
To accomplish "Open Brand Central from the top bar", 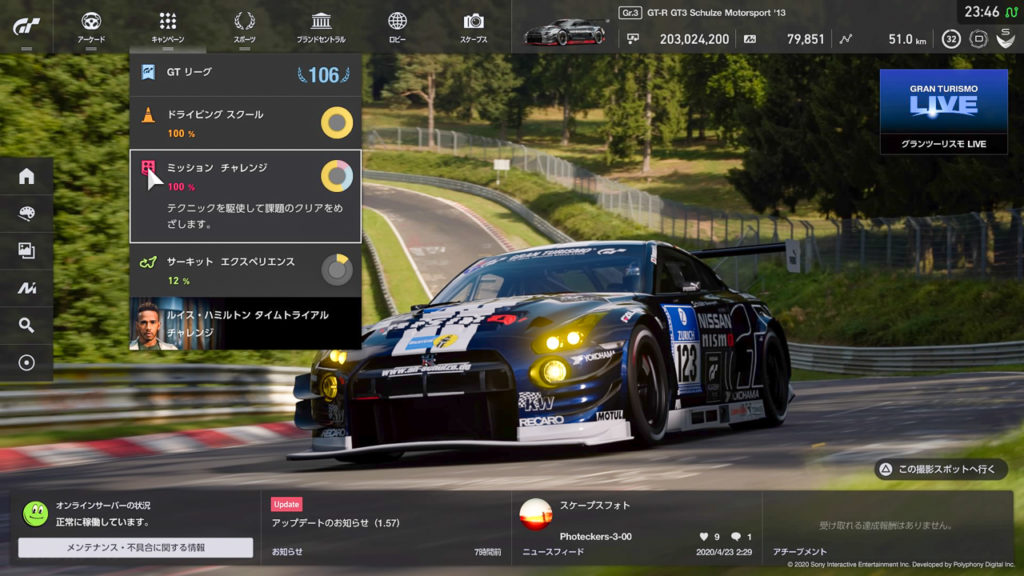I will [x=321, y=26].
